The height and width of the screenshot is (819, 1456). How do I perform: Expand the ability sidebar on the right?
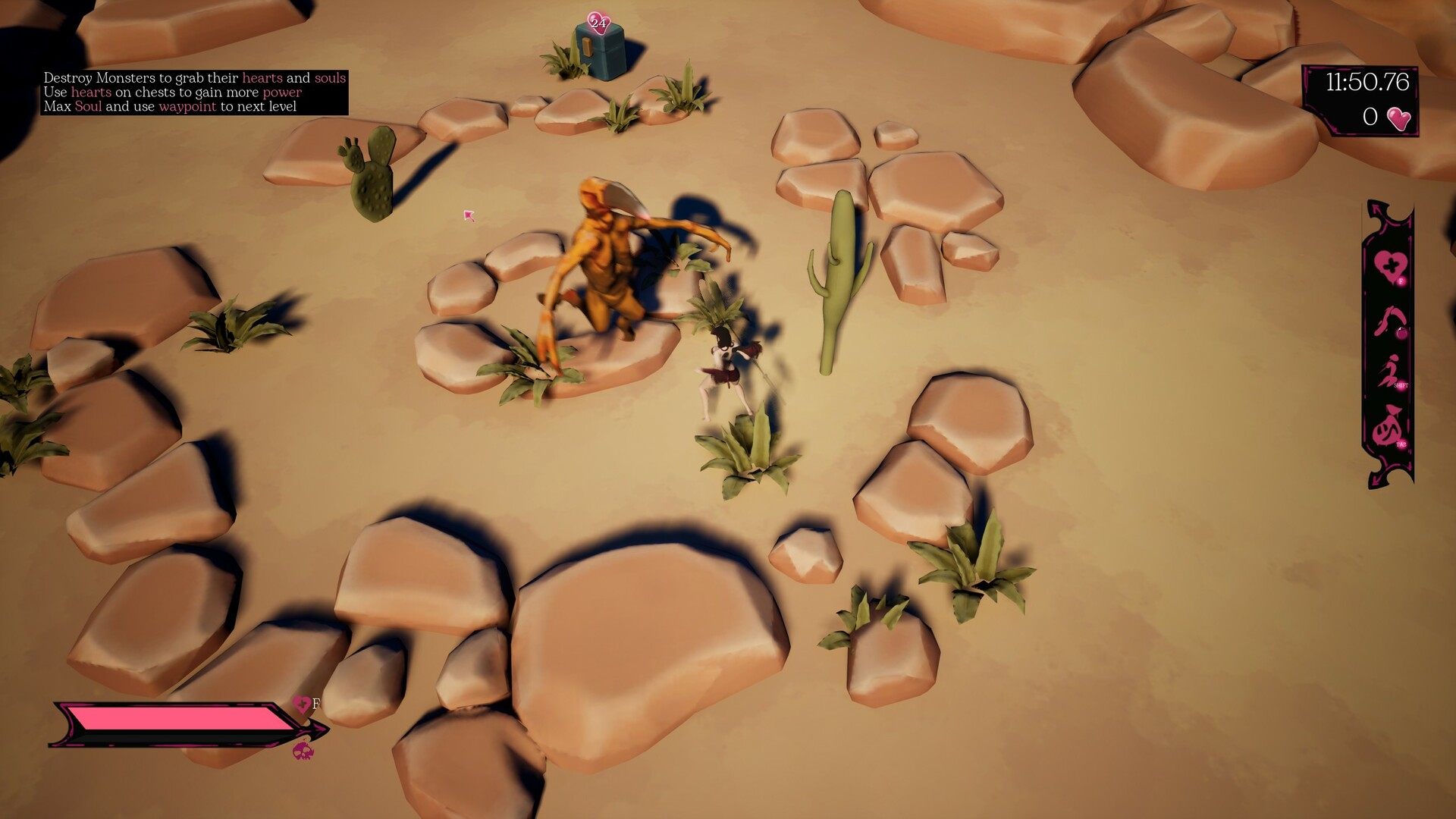tap(1390, 341)
